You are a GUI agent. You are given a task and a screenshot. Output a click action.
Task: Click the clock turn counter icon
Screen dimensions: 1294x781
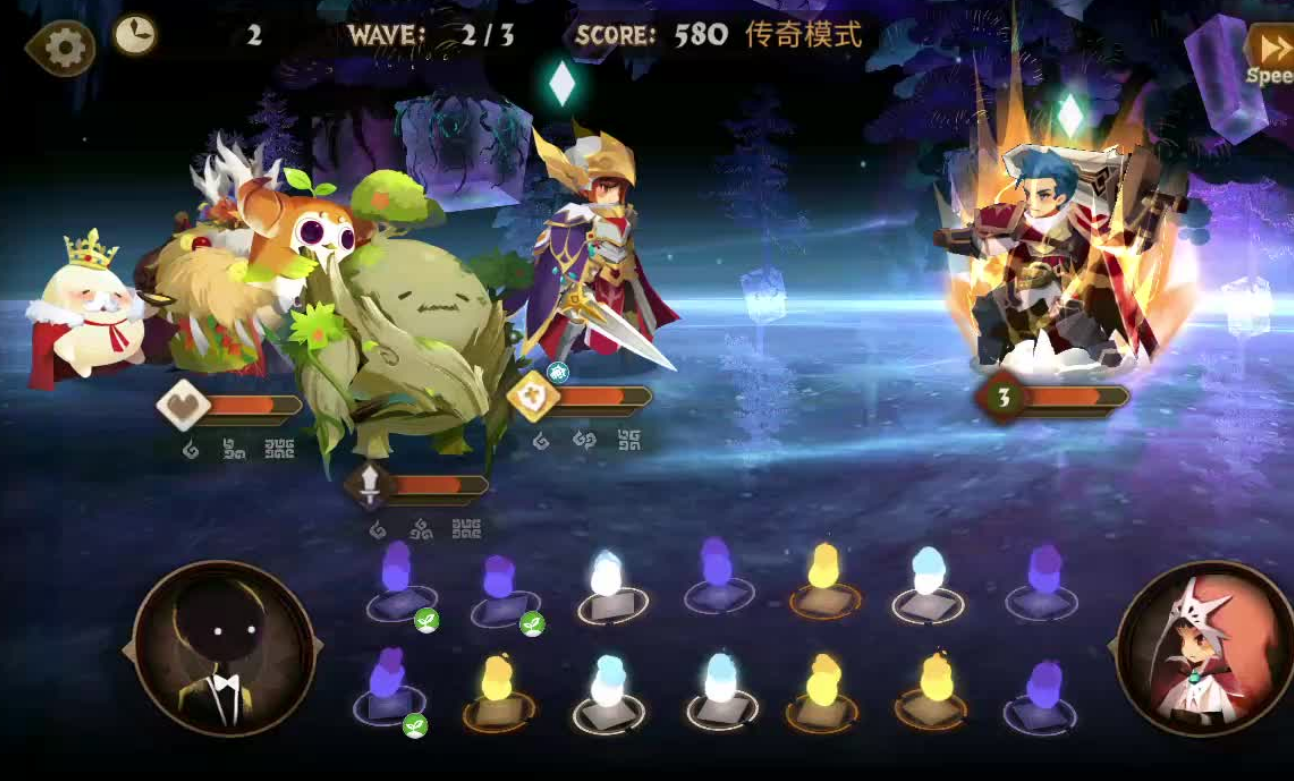(x=134, y=35)
